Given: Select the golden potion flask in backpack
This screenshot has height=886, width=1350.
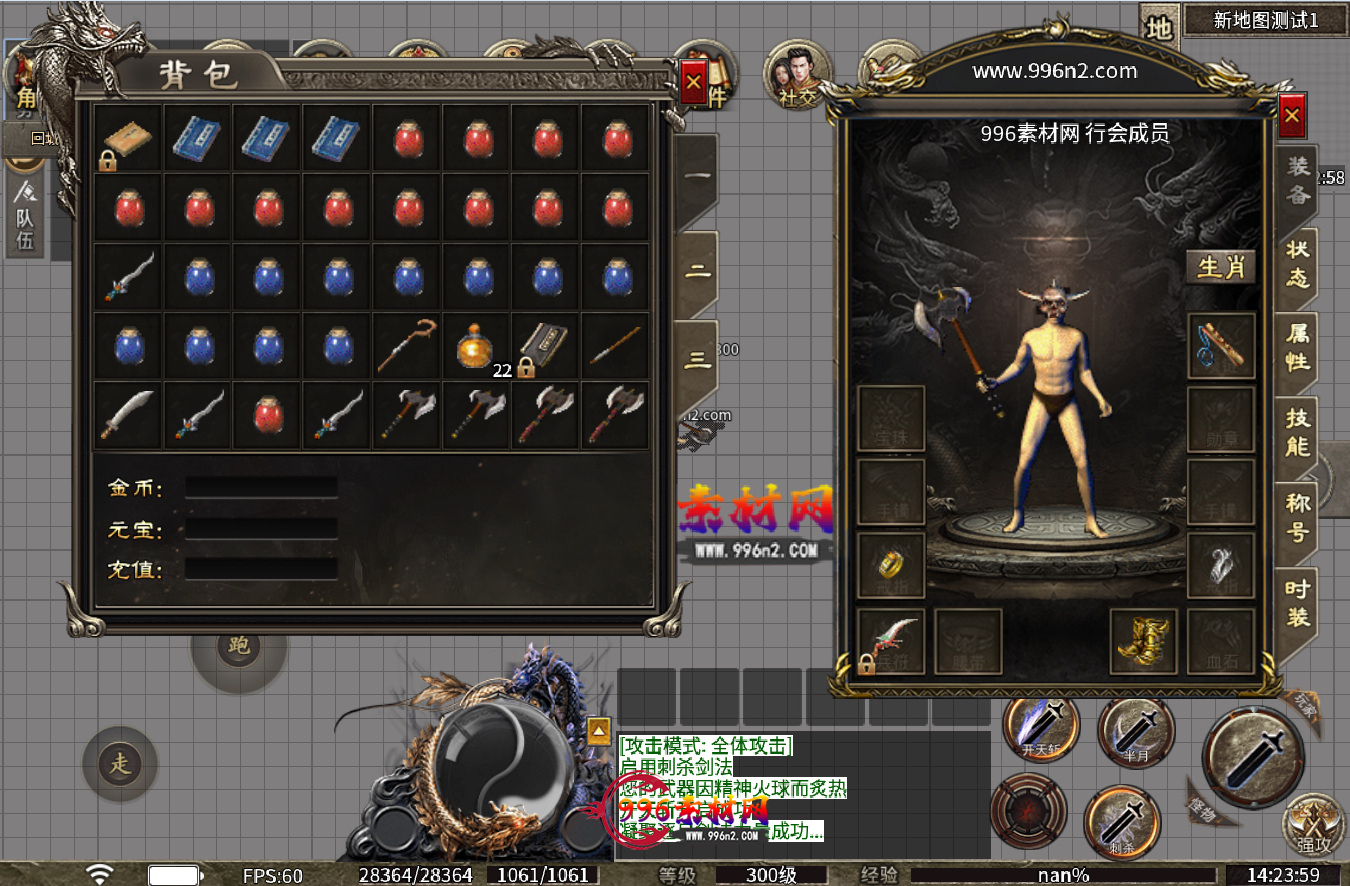Looking at the screenshot, I should pyautogui.click(x=474, y=346).
